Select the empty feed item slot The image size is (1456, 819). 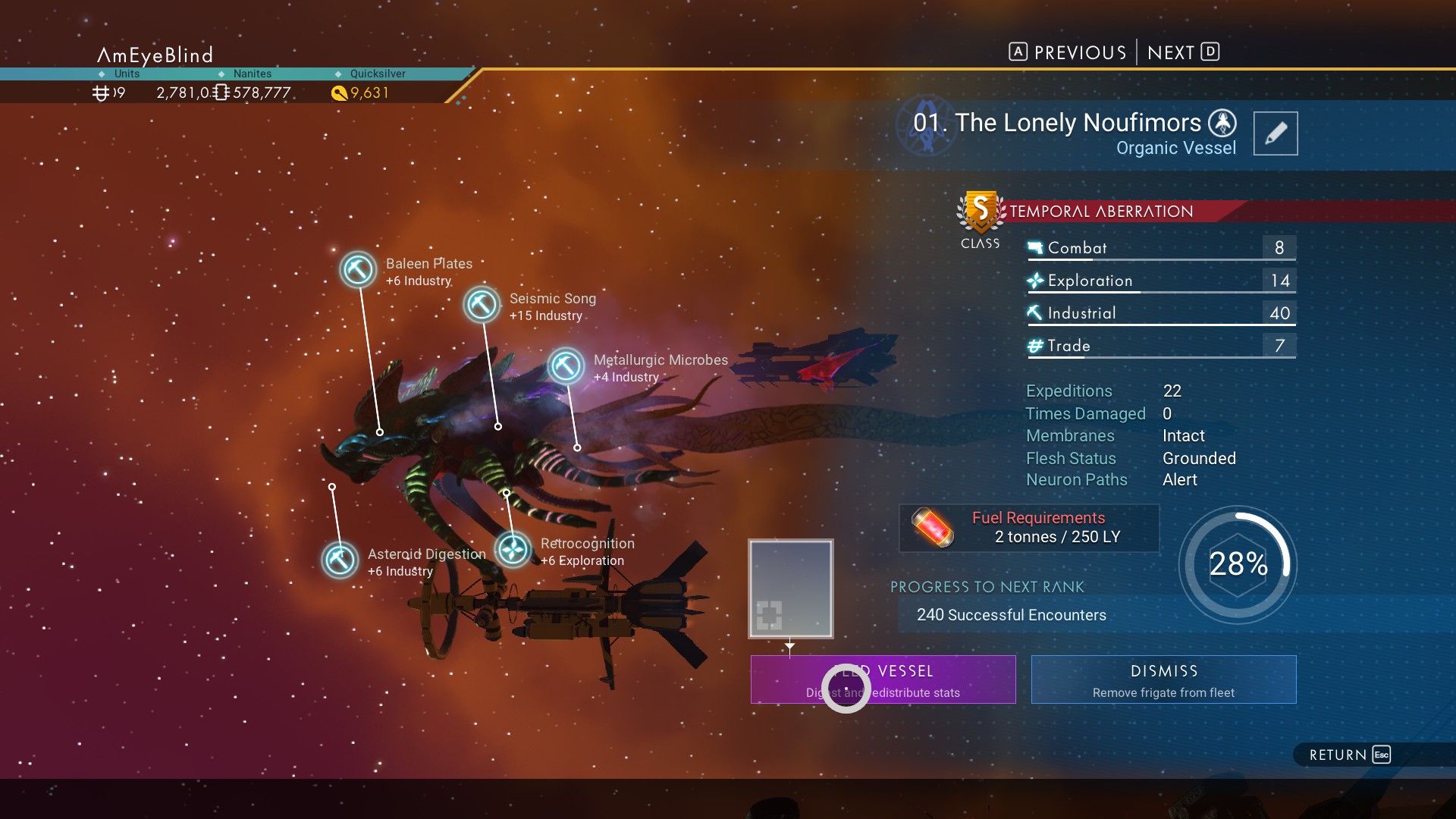[790, 588]
